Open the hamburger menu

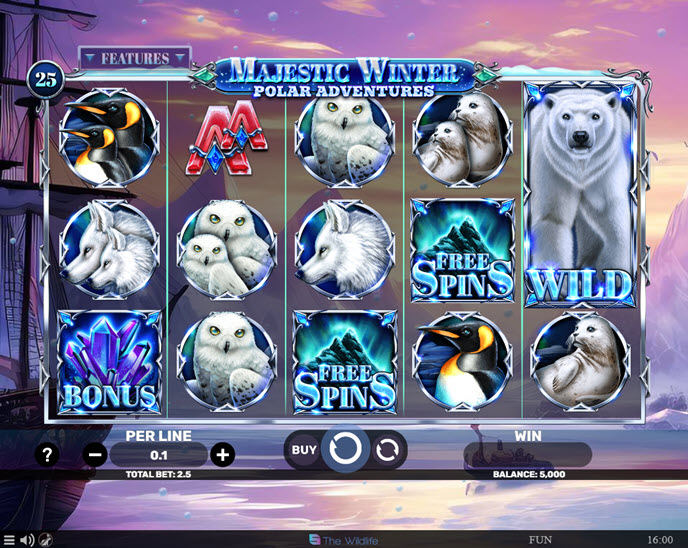pos(10,540)
